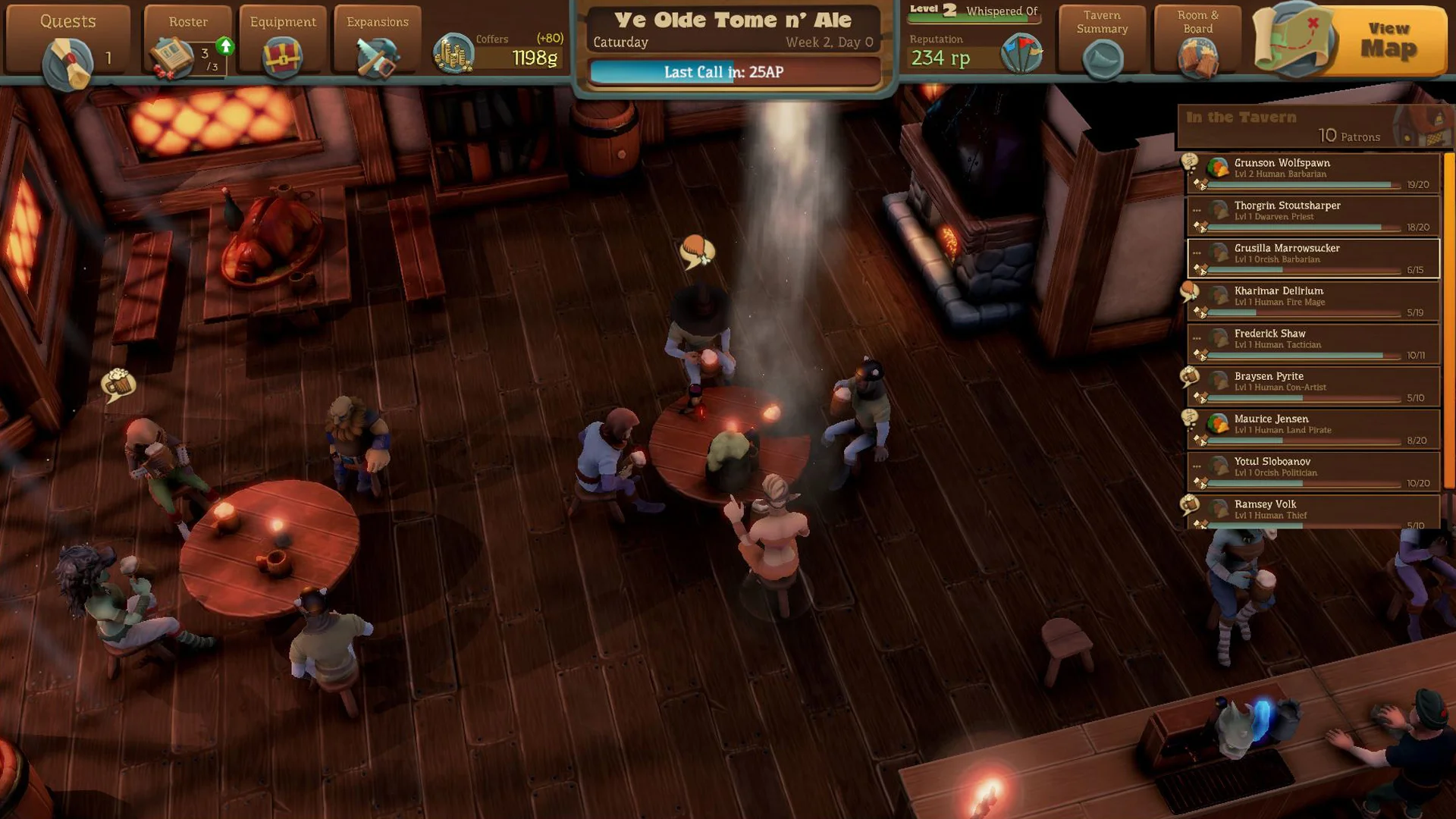The image size is (1456, 819).
Task: Select patron Kharimar Delirium
Action: tap(1313, 301)
